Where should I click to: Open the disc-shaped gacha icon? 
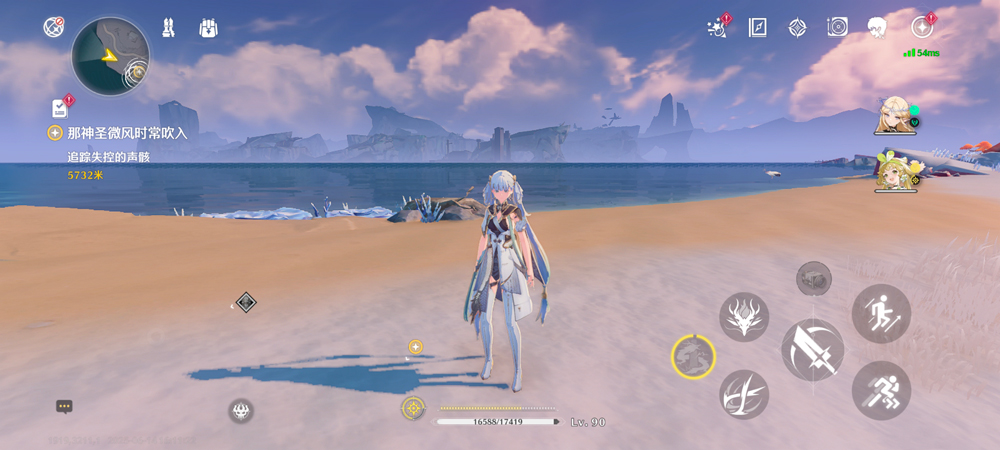click(x=837, y=27)
